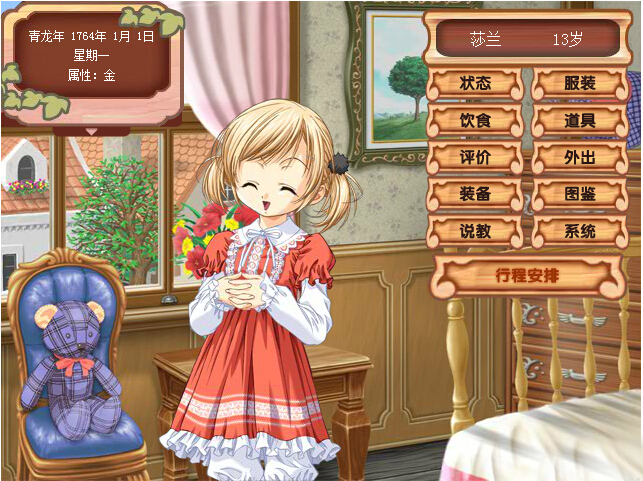Screen dimensions: 643x481
Task: Open the 装备 equipment menu
Action: tap(475, 194)
